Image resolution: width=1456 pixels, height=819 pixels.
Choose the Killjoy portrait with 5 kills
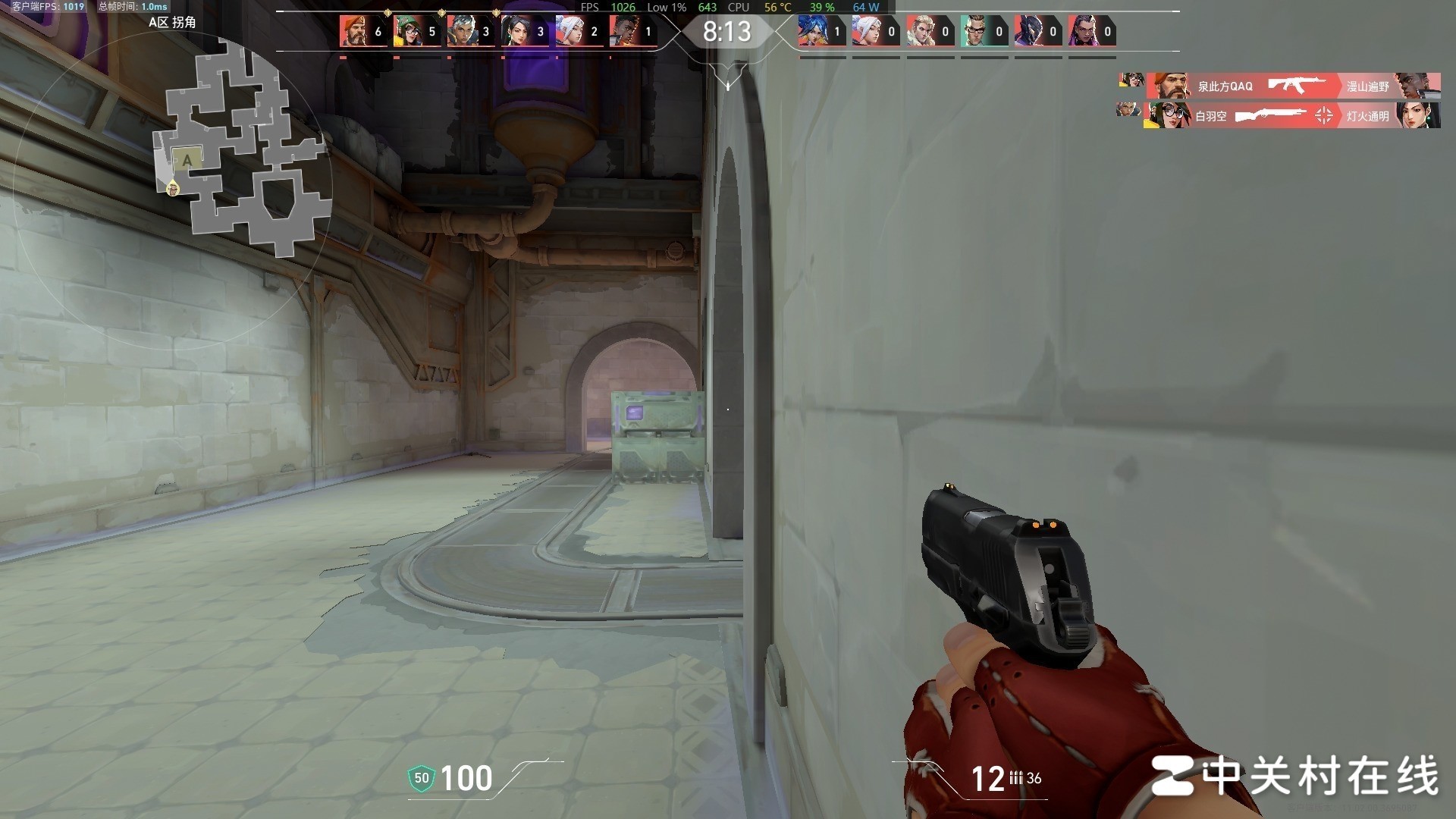407,31
